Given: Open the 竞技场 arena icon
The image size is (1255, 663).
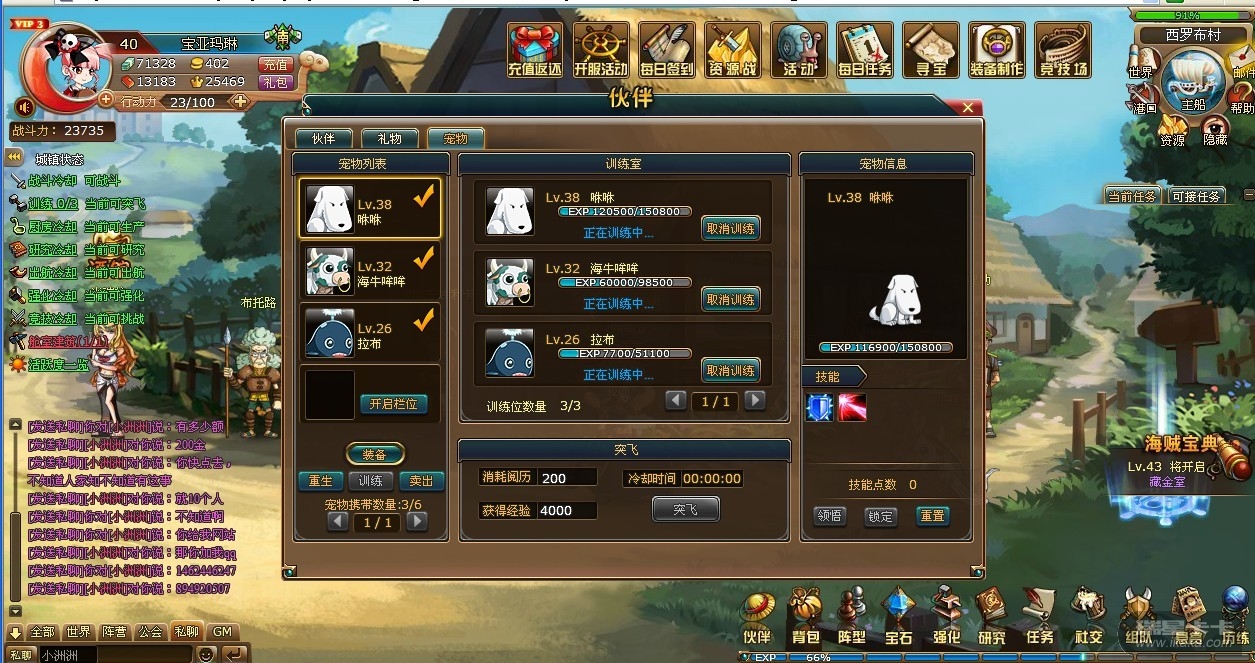Looking at the screenshot, I should 1062,50.
